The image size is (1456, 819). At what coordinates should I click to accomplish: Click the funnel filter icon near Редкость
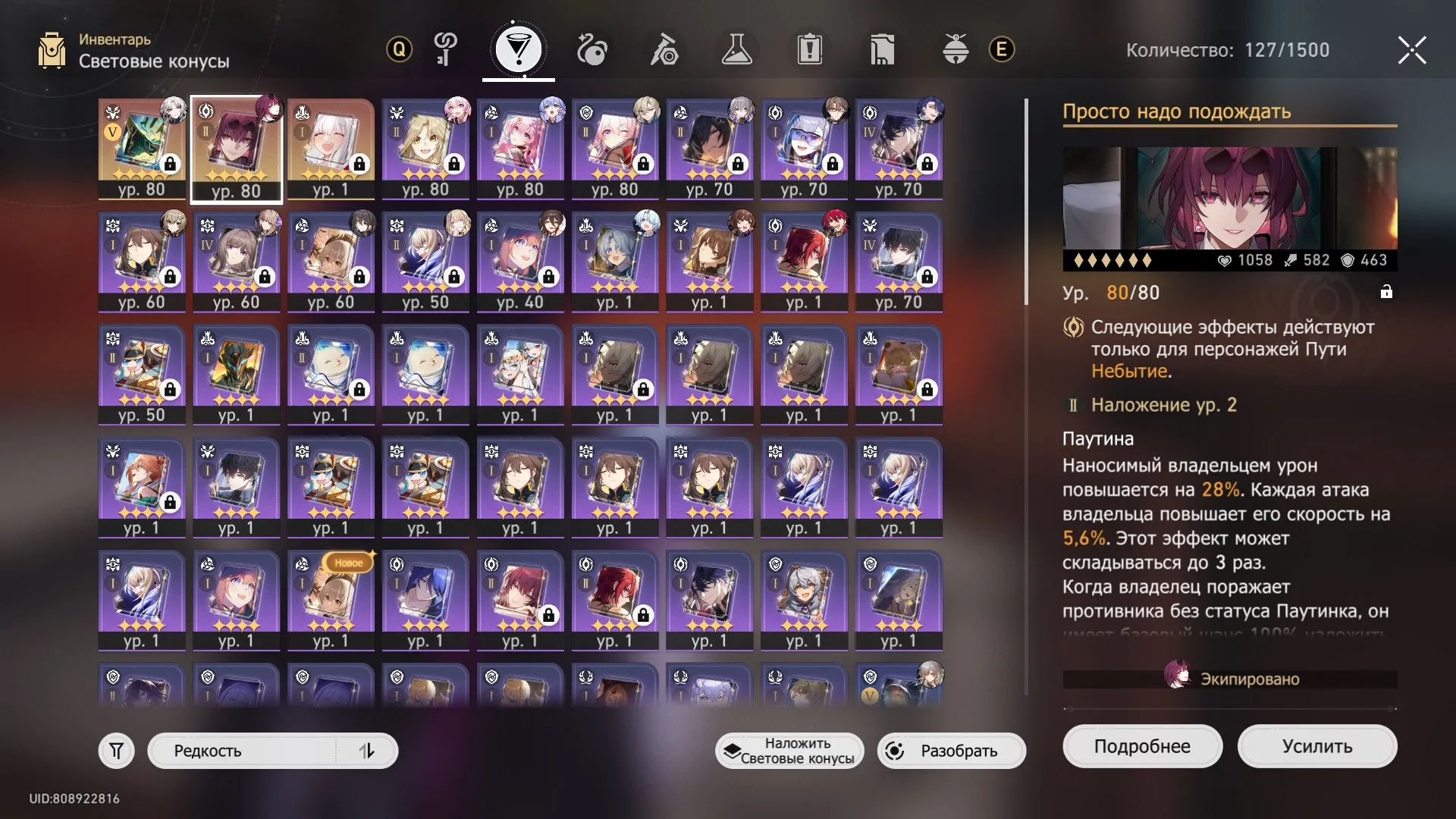115,751
